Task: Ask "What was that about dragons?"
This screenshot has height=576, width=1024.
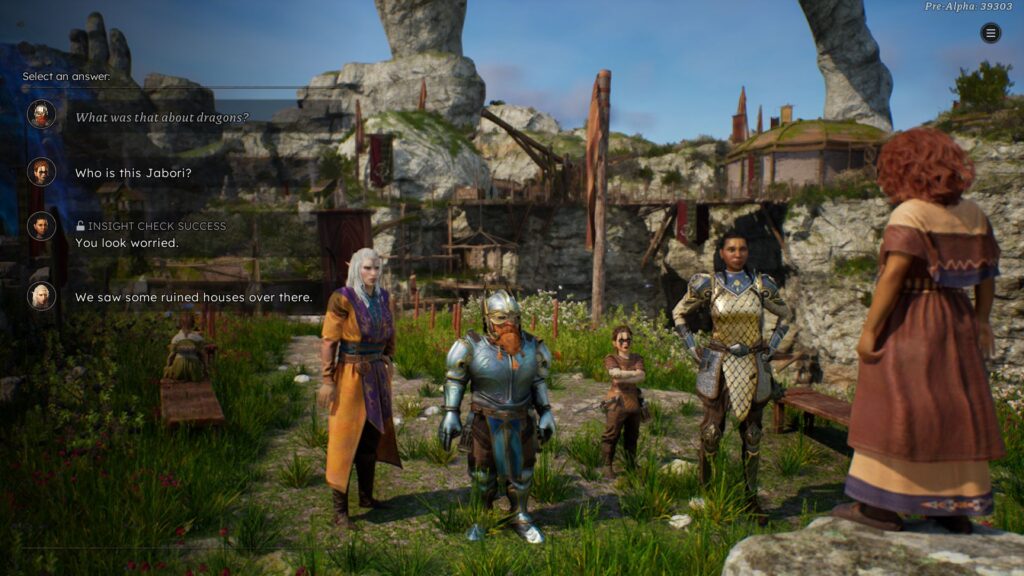Action: tap(162, 117)
